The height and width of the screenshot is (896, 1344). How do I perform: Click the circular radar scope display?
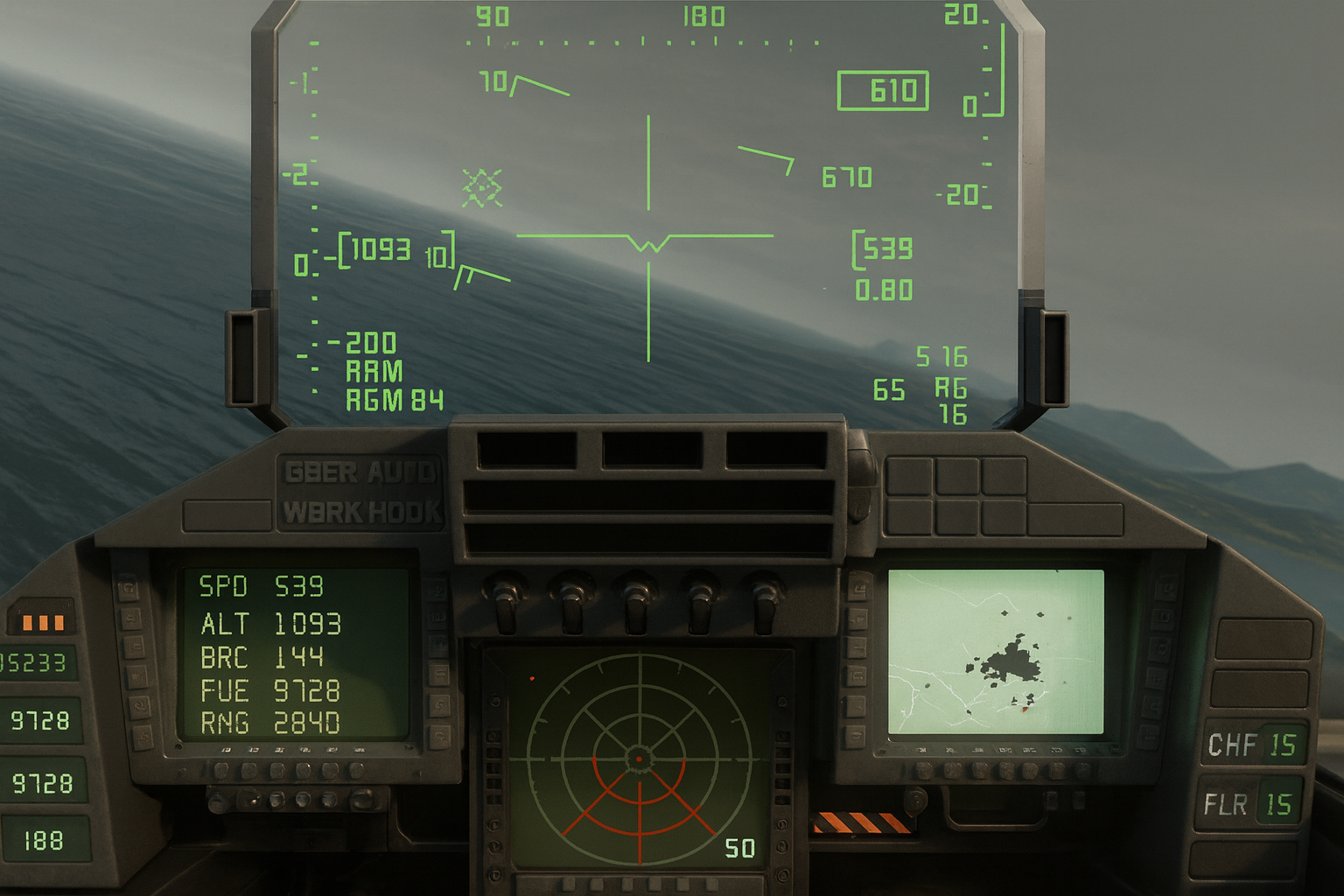639,758
